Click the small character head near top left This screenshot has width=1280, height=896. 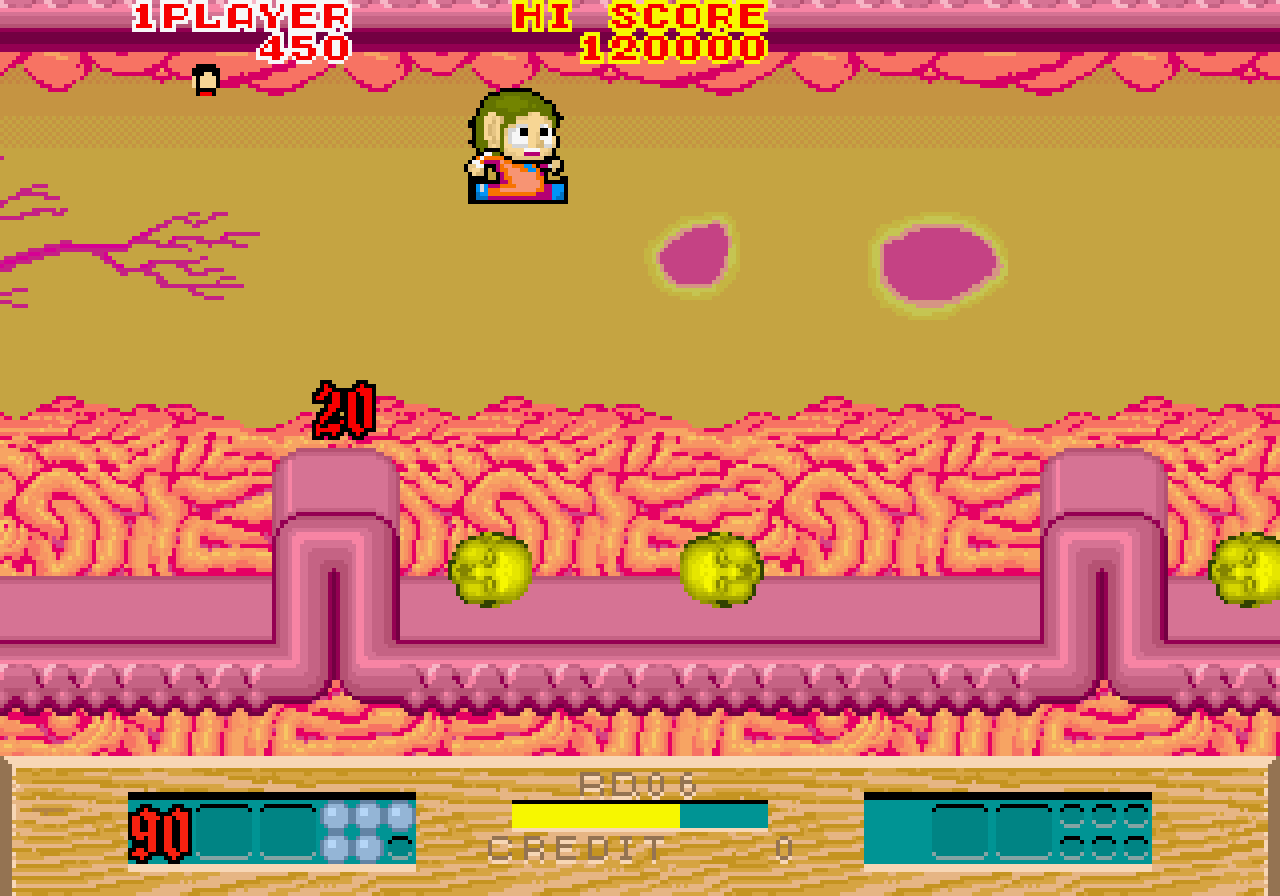[204, 80]
